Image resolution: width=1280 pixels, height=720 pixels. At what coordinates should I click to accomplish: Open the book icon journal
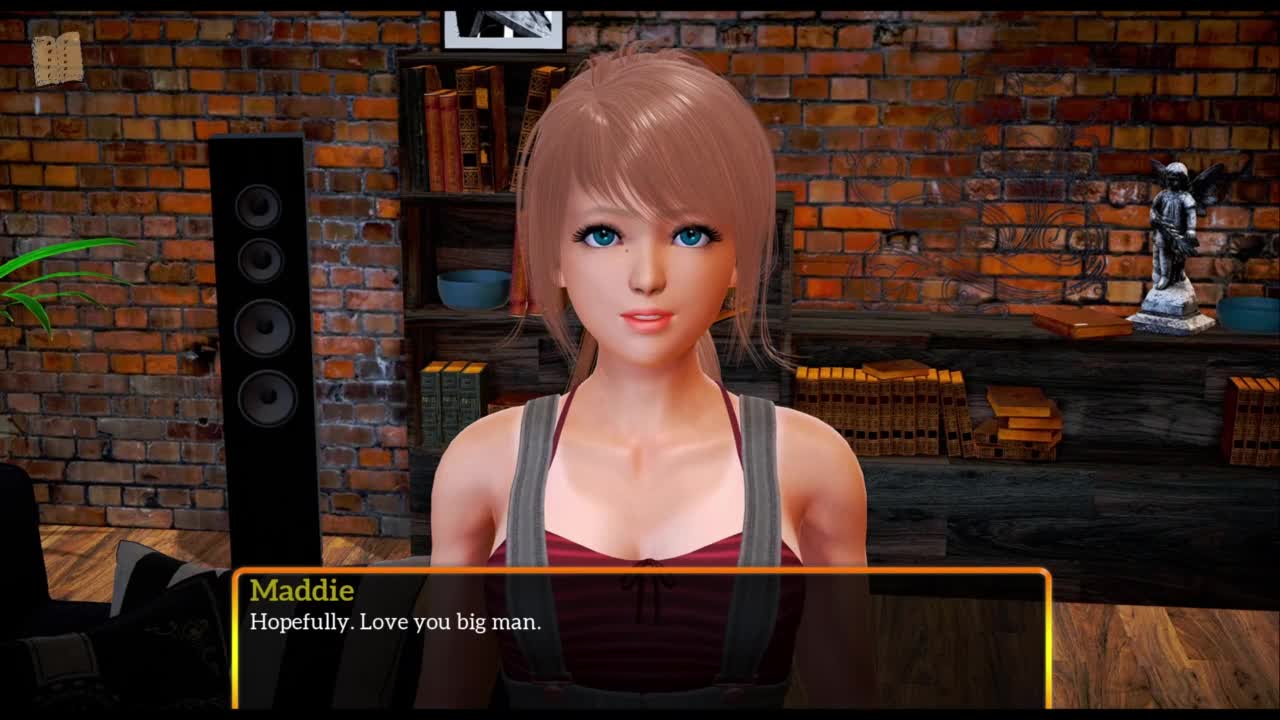[x=57, y=59]
